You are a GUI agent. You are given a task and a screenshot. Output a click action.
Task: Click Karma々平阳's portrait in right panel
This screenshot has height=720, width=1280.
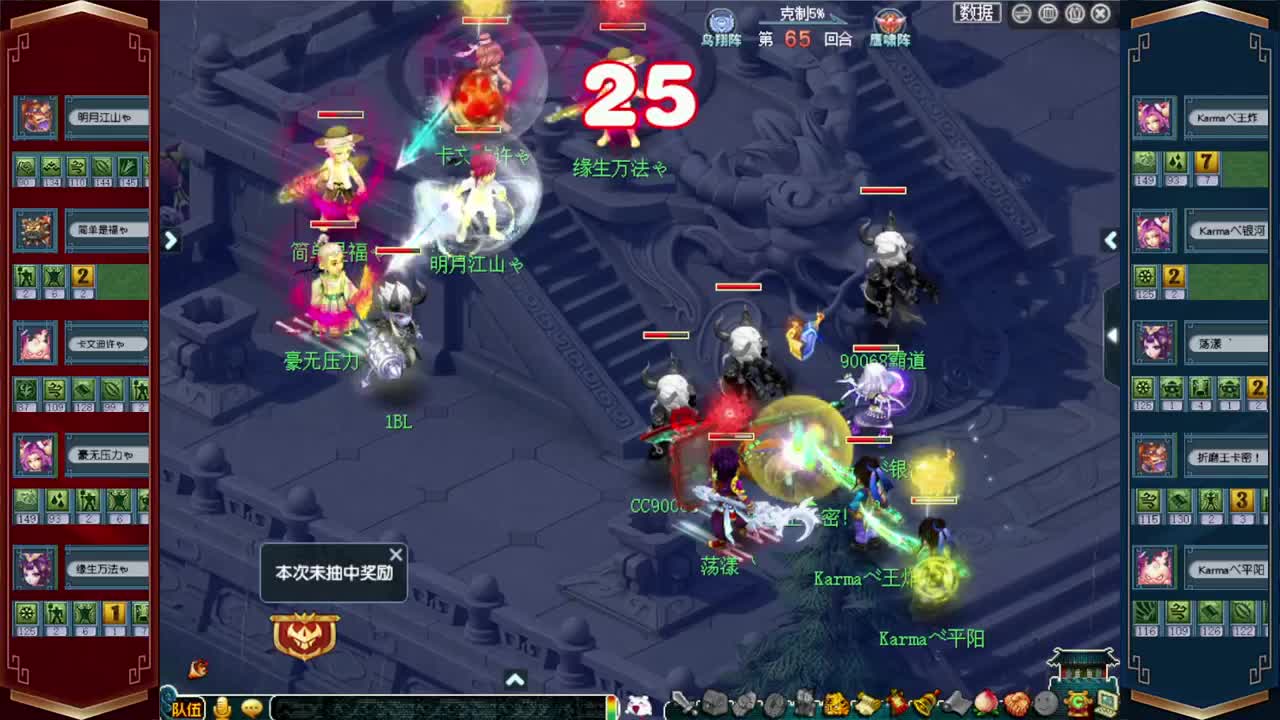(x=1154, y=569)
